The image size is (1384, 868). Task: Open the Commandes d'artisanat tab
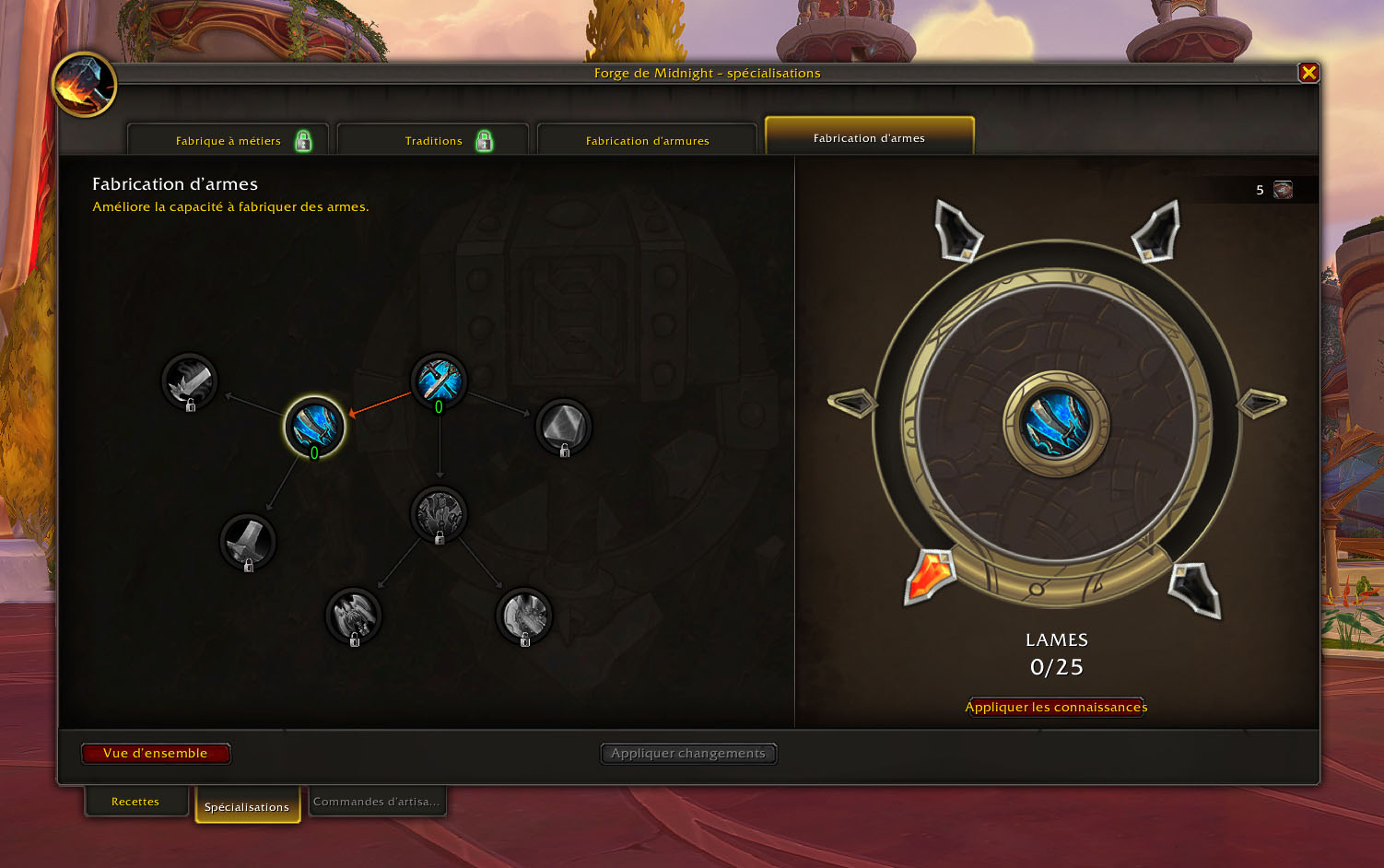coord(376,802)
